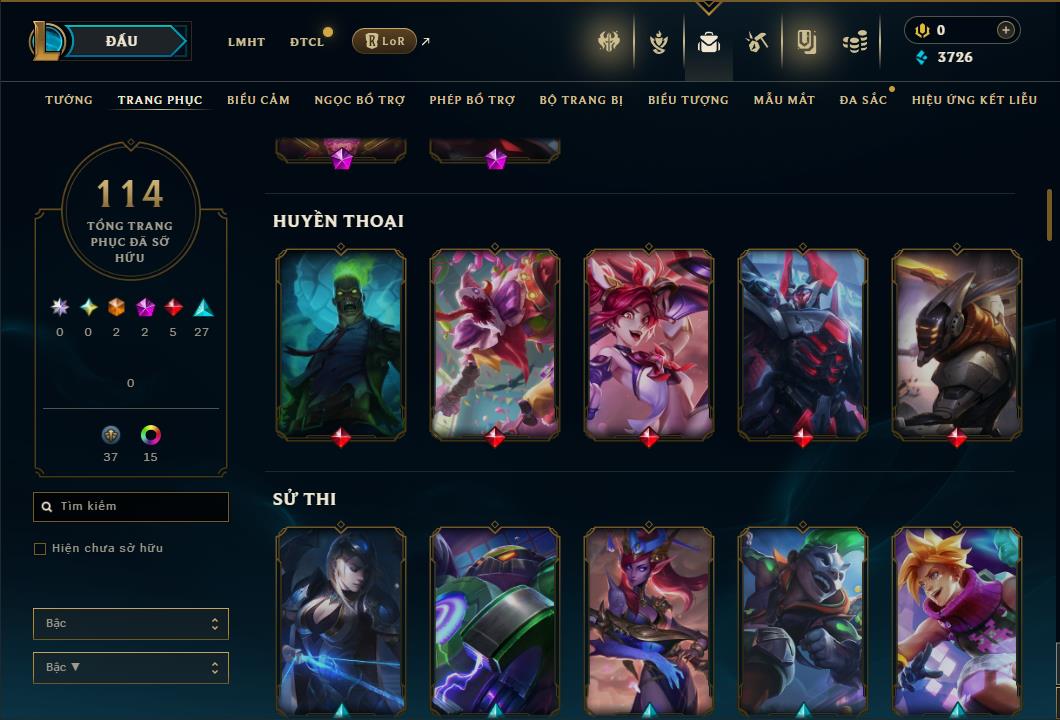Click the plus button to buy currency
The width and height of the screenshot is (1060, 720).
point(1005,30)
